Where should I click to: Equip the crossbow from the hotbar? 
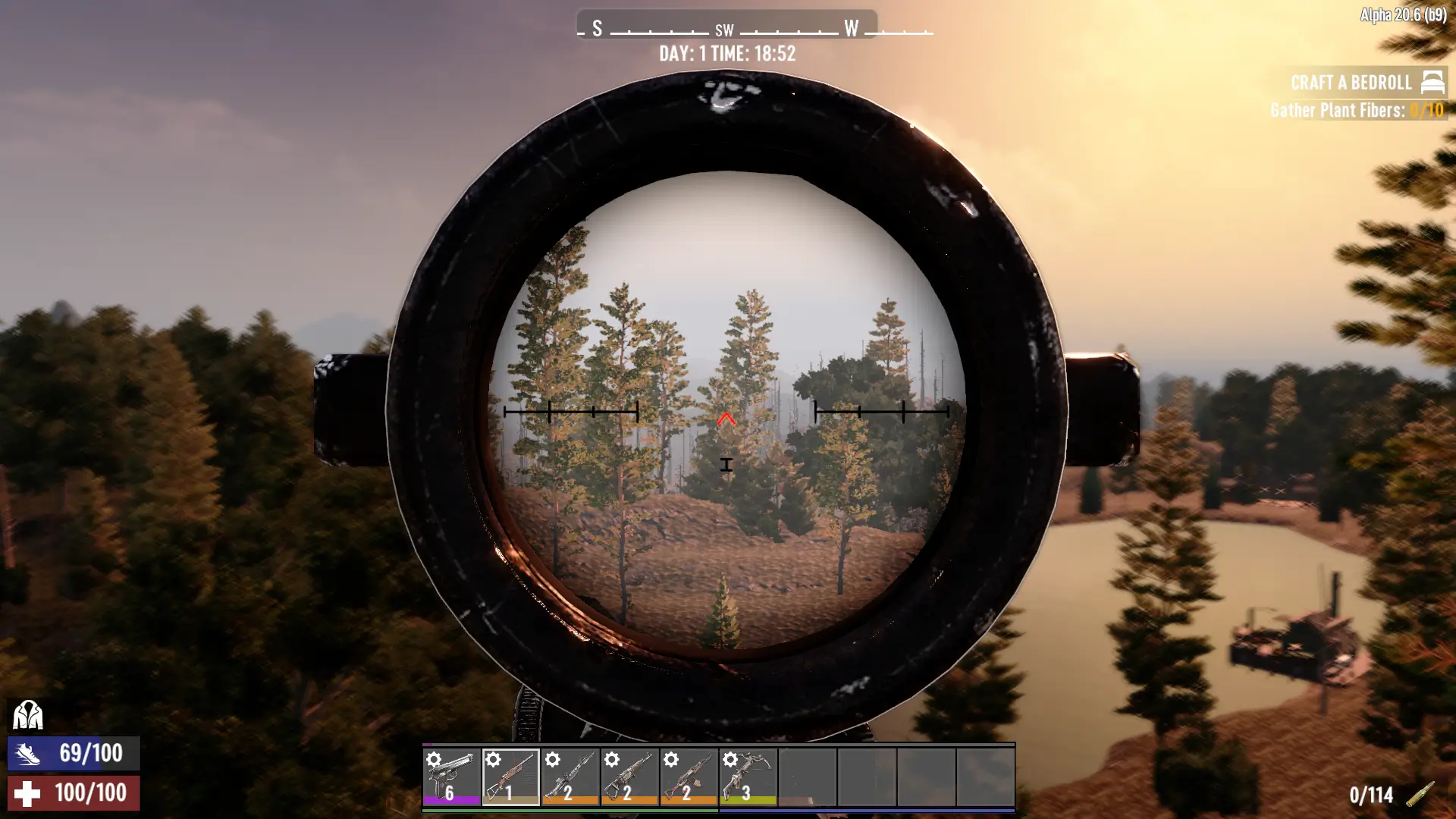click(748, 777)
